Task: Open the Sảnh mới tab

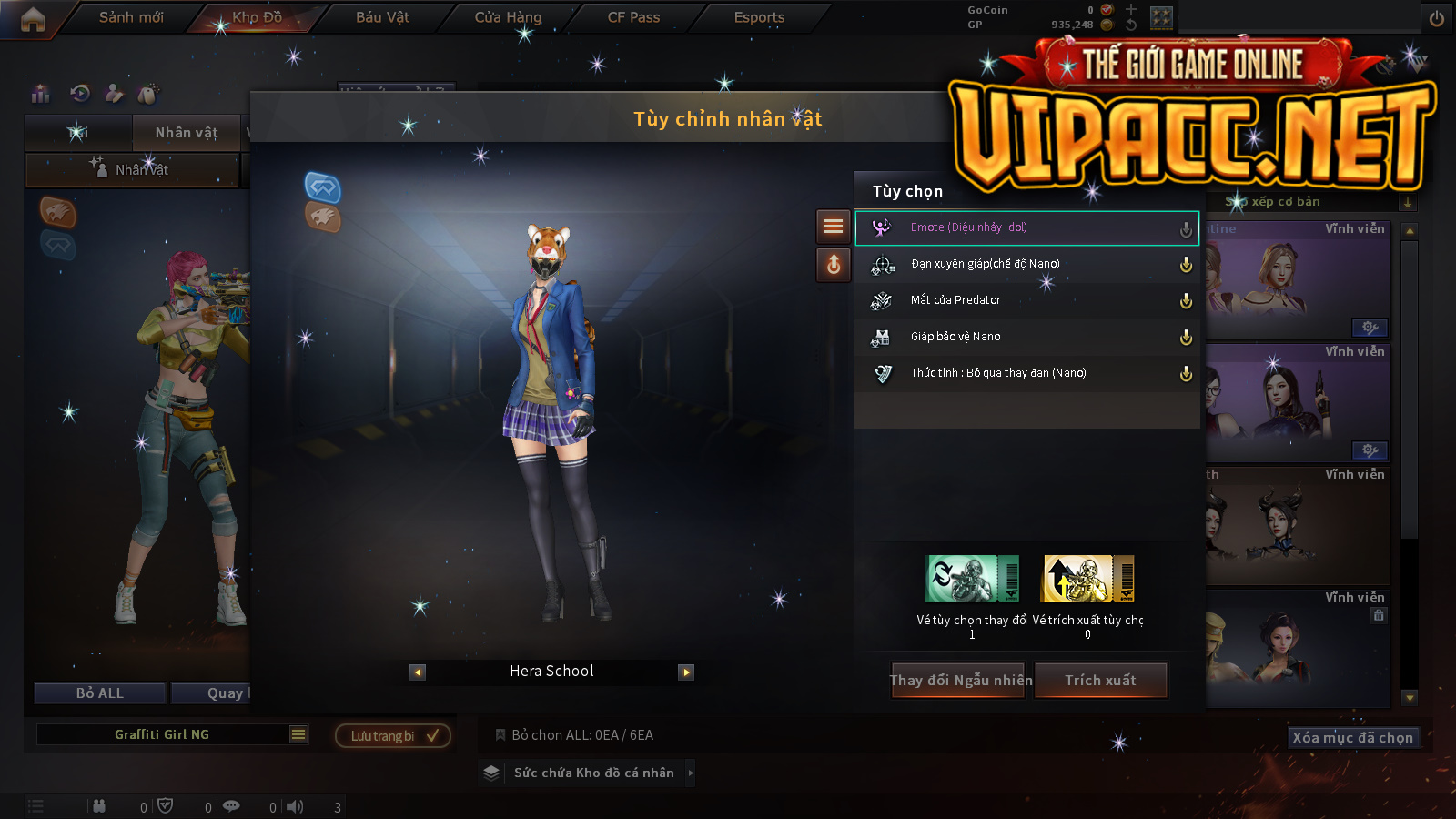Action: pyautogui.click(x=131, y=17)
